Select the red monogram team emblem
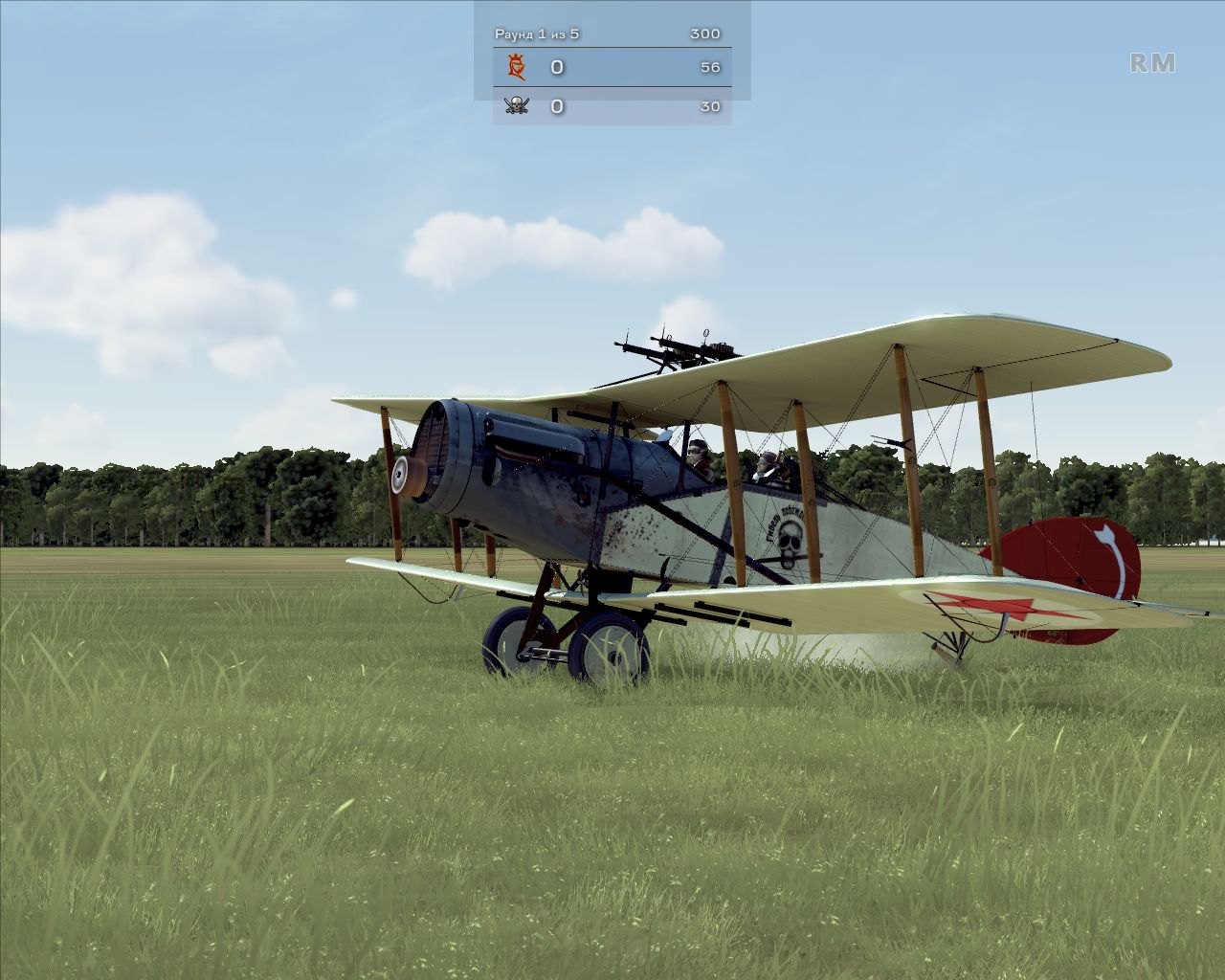 tap(518, 67)
